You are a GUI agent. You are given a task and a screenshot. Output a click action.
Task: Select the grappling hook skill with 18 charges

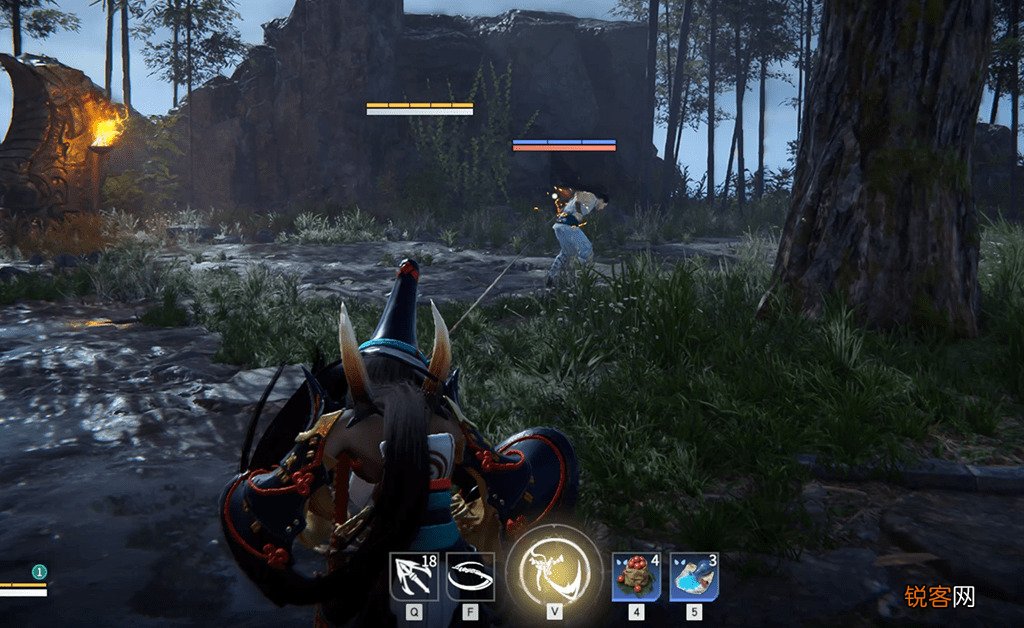pyautogui.click(x=413, y=577)
